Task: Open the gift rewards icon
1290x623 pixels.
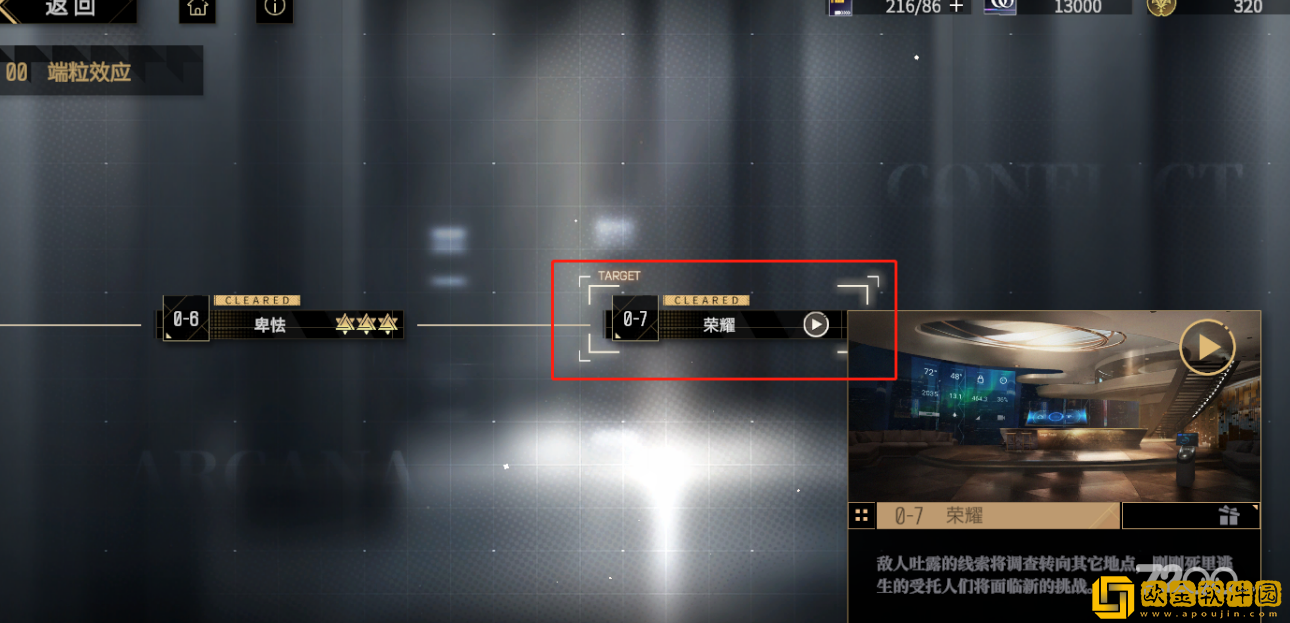Action: tap(1229, 516)
